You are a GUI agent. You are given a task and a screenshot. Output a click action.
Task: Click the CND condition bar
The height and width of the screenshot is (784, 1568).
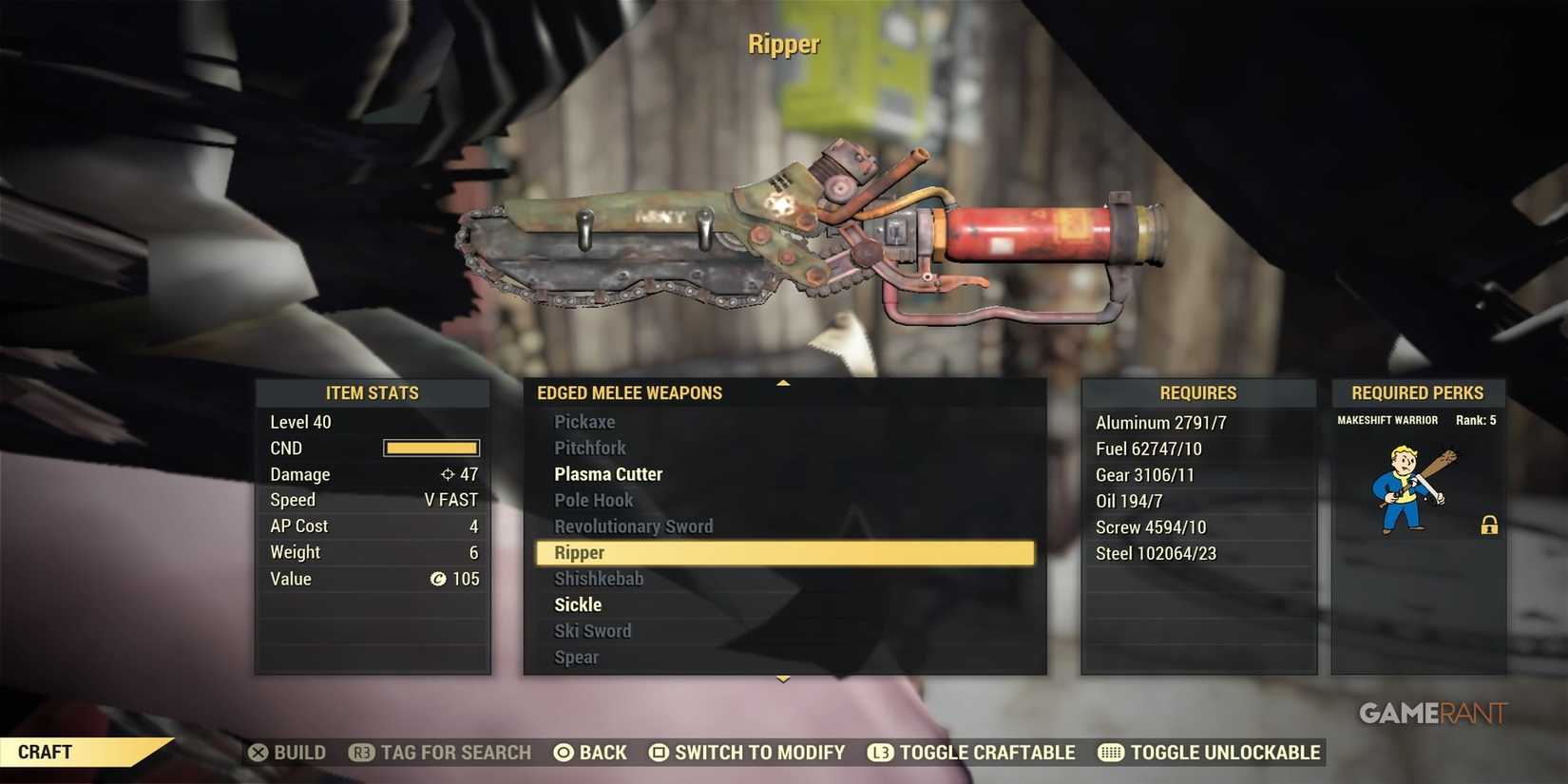click(x=430, y=448)
